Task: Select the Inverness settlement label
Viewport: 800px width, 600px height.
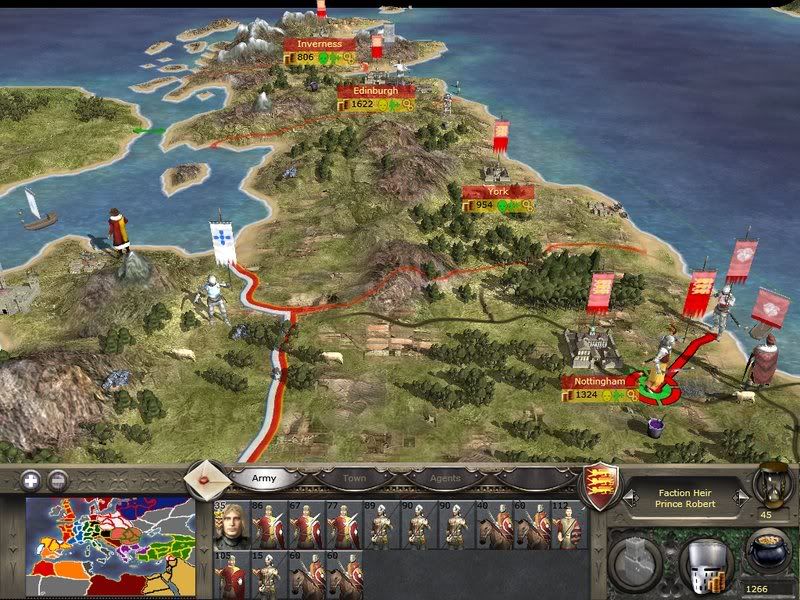Action: coord(319,44)
